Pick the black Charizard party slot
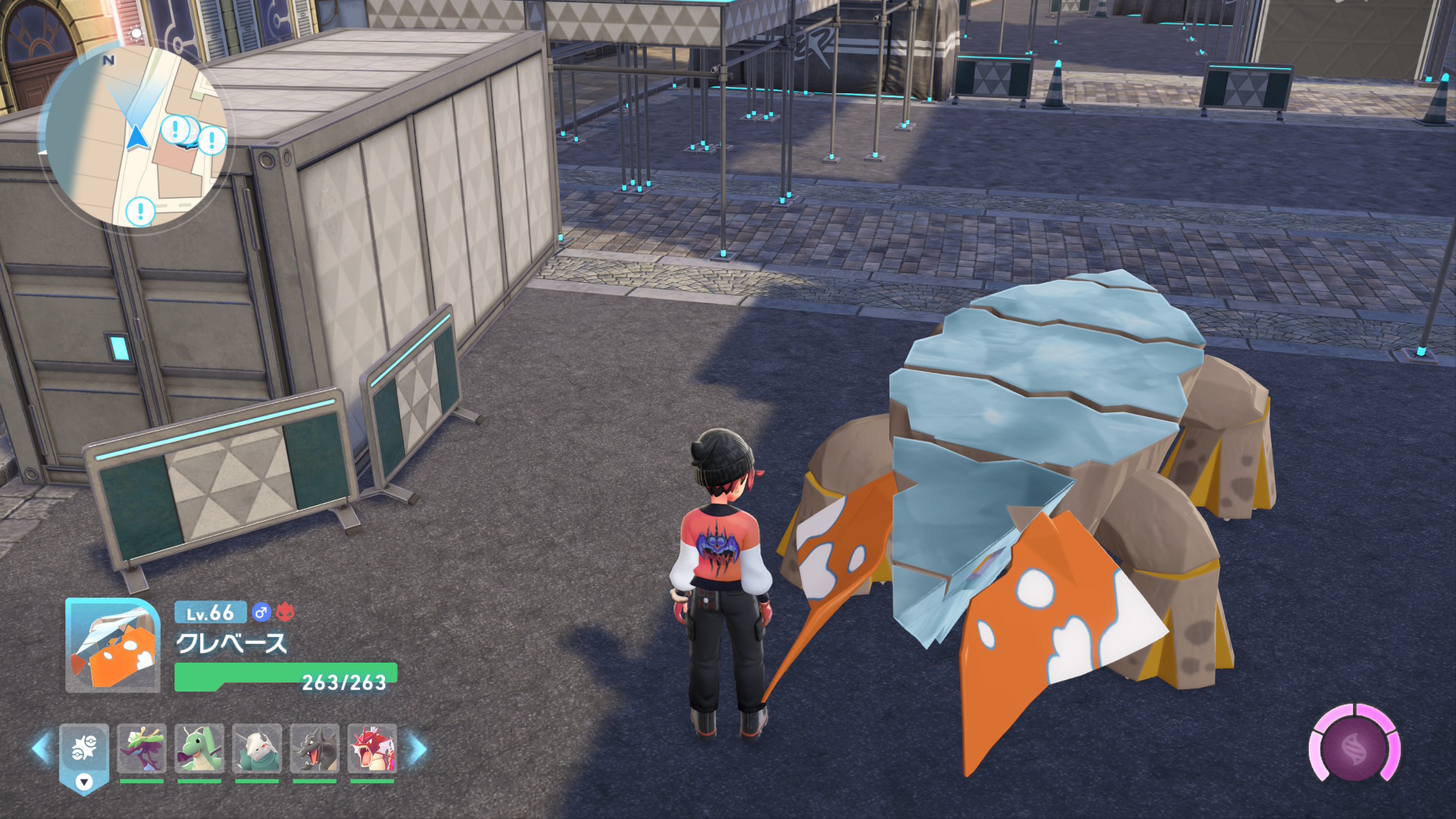1456x819 pixels. point(315,749)
